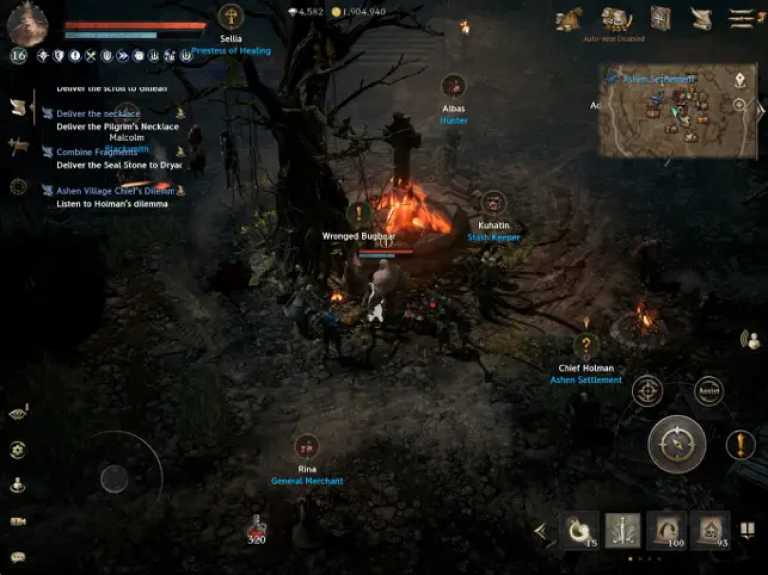
Task: Open the book icon beside the hotbar
Action: coord(747,530)
